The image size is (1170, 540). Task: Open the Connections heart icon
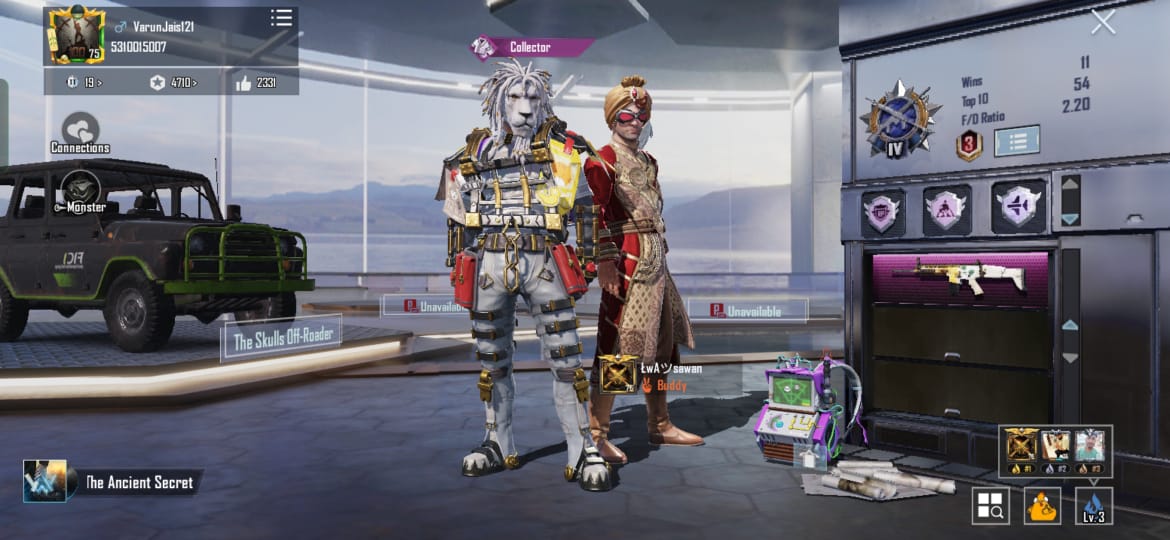pyautogui.click(x=80, y=130)
